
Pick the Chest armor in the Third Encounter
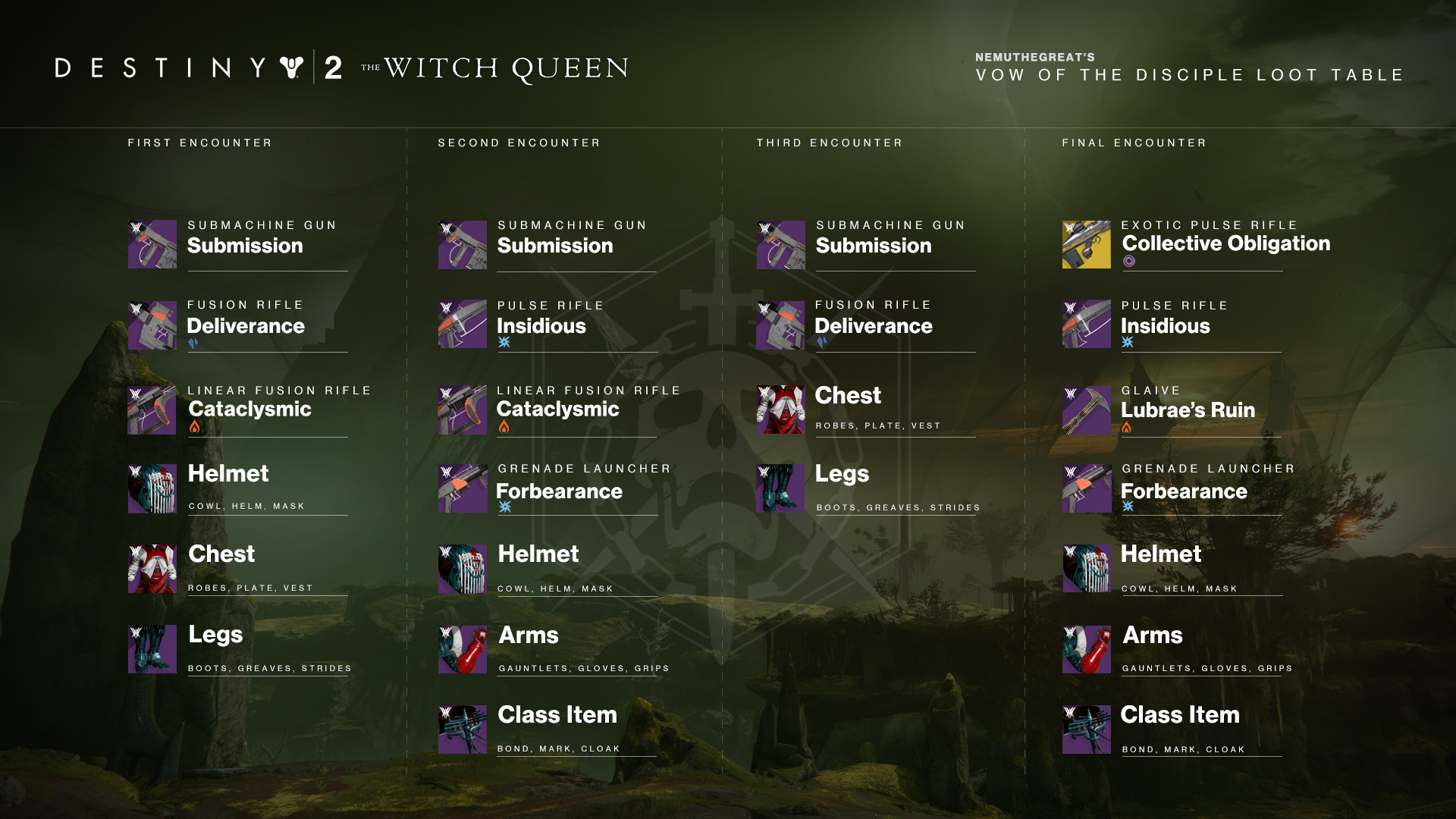pos(847,396)
